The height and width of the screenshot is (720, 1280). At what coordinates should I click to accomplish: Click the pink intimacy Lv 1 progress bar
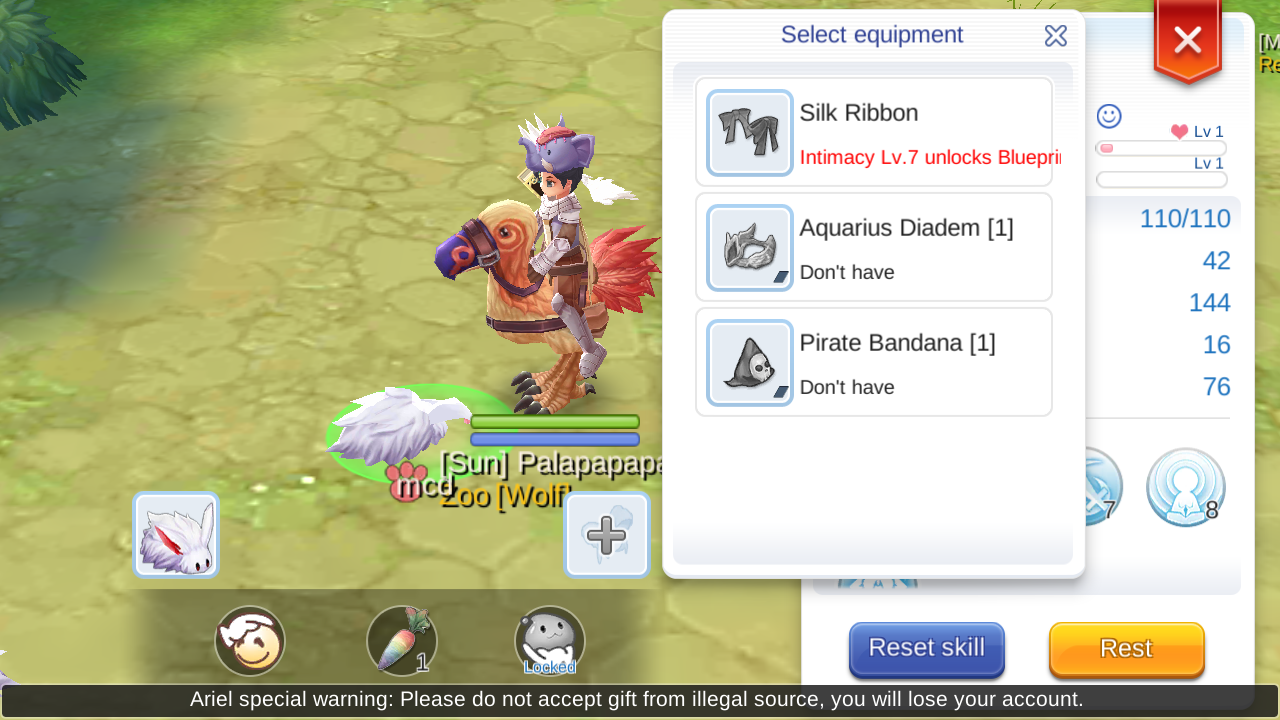[x=1160, y=147]
